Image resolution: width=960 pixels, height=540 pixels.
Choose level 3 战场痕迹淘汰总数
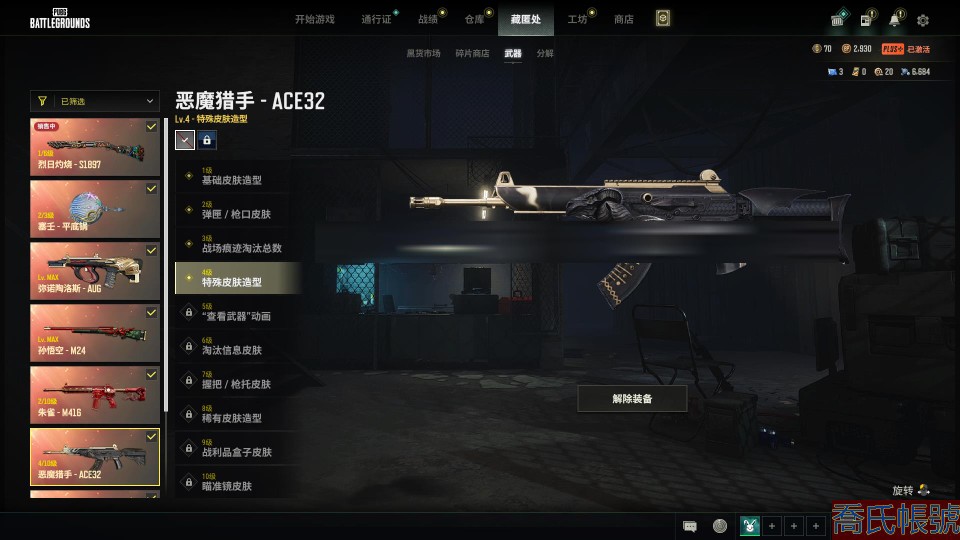[236, 245]
